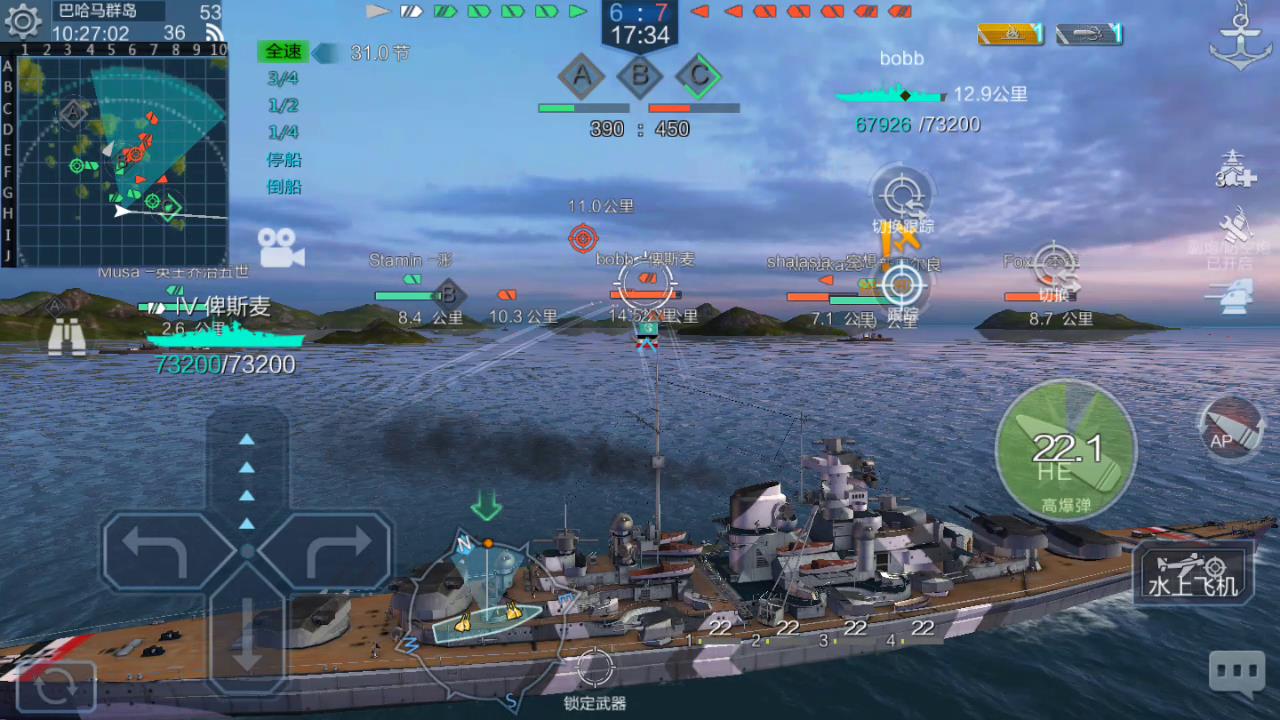
Task: Set engine speed to 1/2
Action: [283, 105]
